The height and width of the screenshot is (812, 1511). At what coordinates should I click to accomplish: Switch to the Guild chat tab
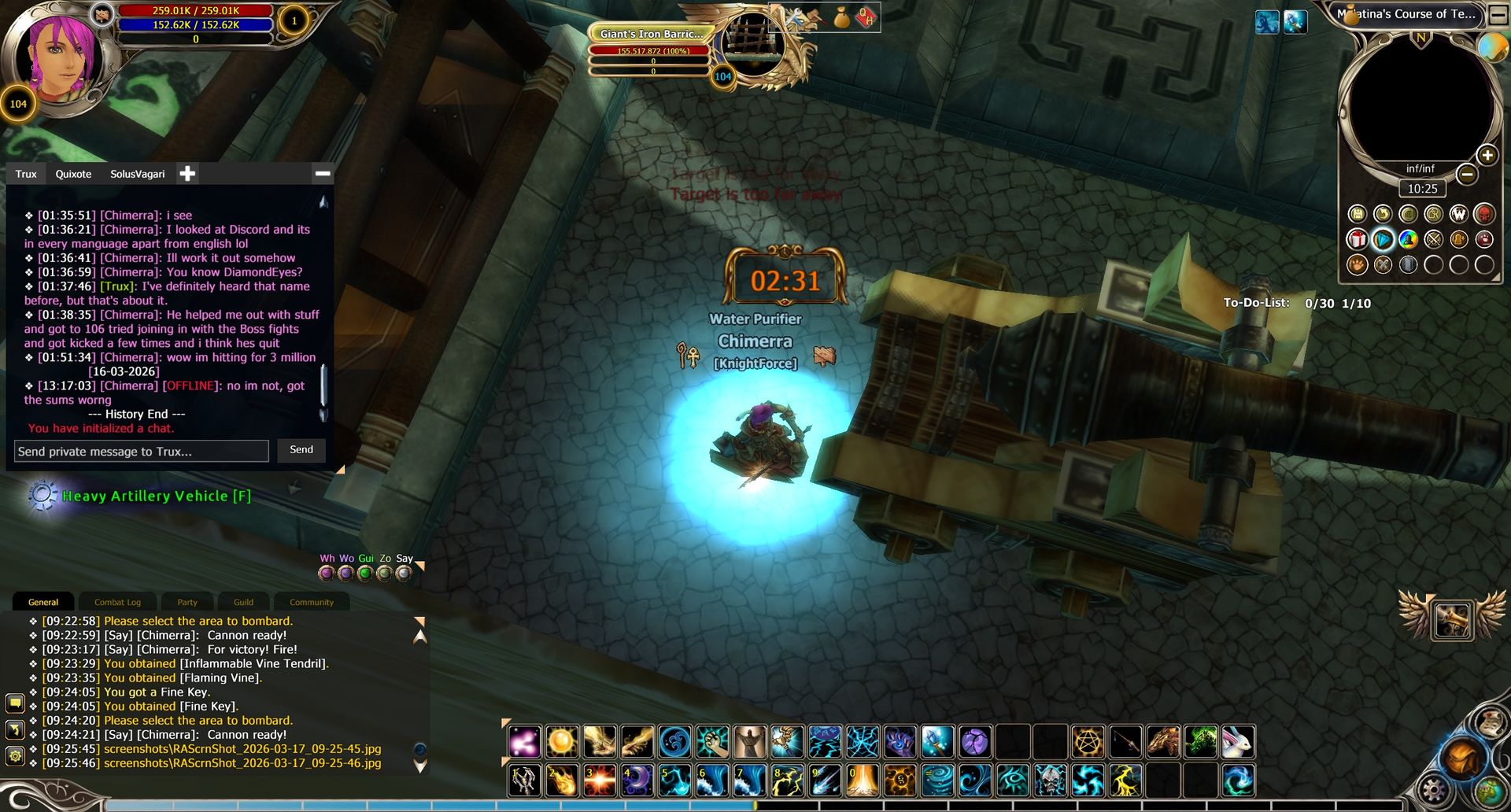244,603
